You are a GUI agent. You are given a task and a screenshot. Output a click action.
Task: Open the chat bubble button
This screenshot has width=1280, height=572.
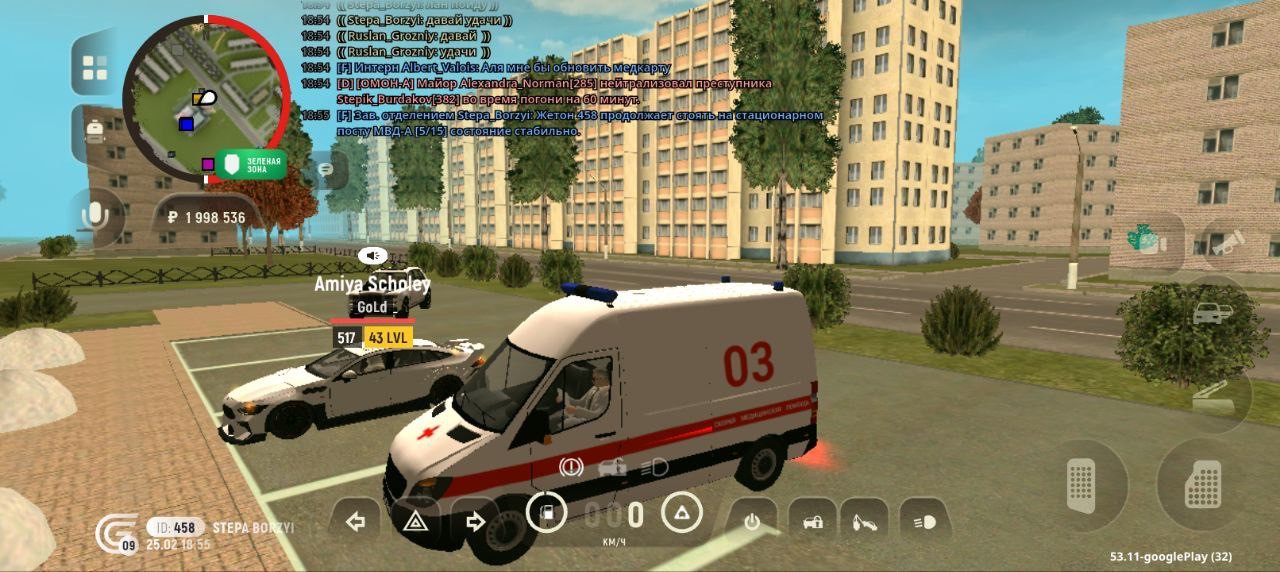(x=325, y=170)
